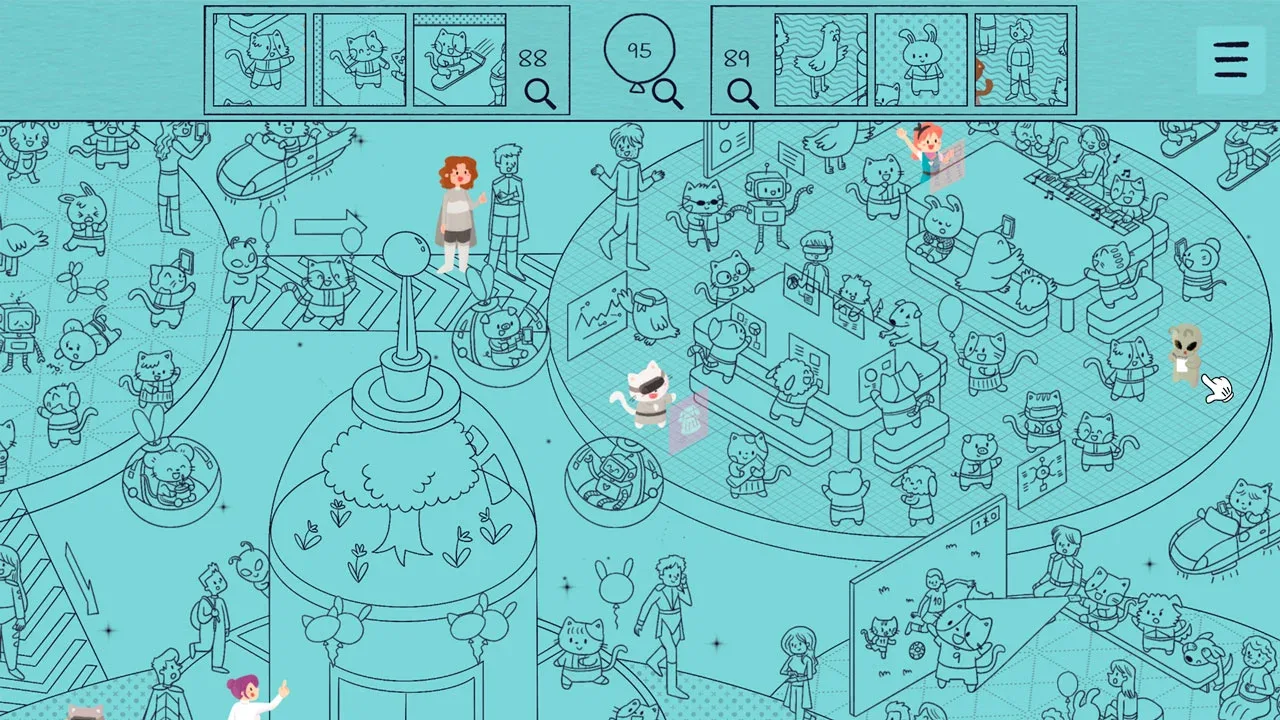Select the pointing cat target thumbnail
Viewport: 1280px width, 720px height.
[260, 60]
